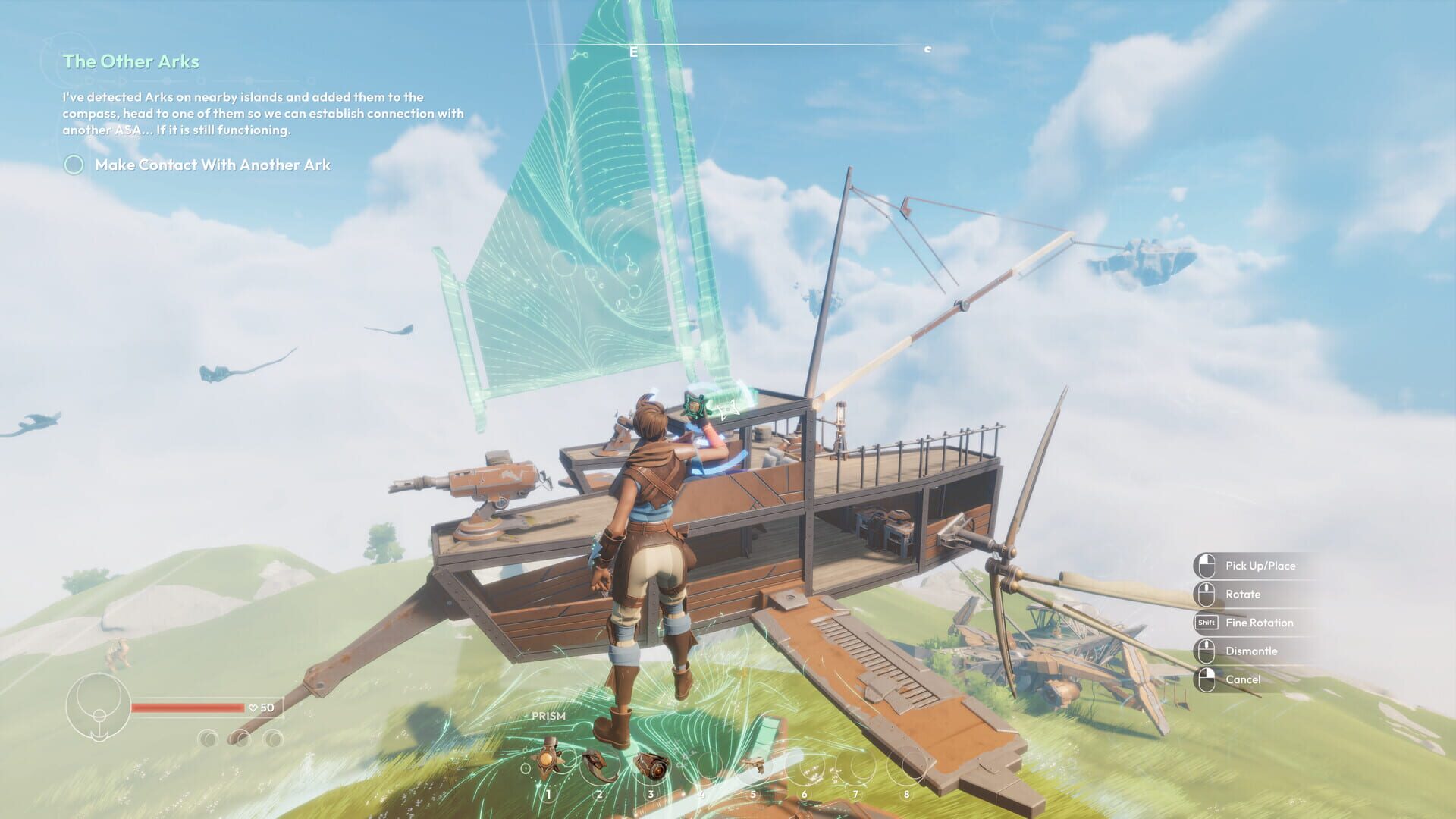This screenshot has width=1456, height=819.
Task: Click the left mouse icon beside Pick Up/Place
Action: point(1206,566)
